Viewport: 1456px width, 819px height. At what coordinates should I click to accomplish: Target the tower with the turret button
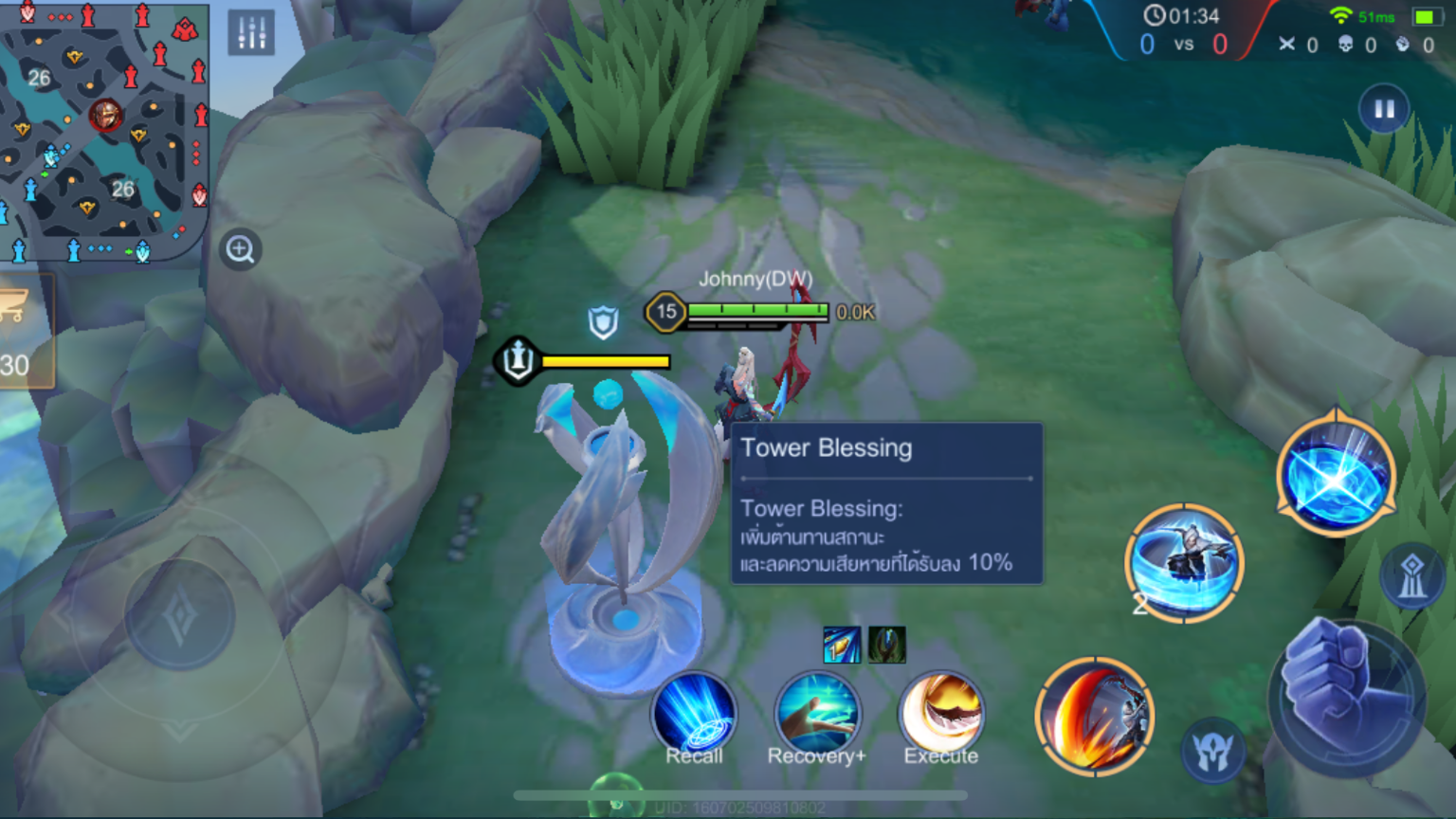point(1411,575)
